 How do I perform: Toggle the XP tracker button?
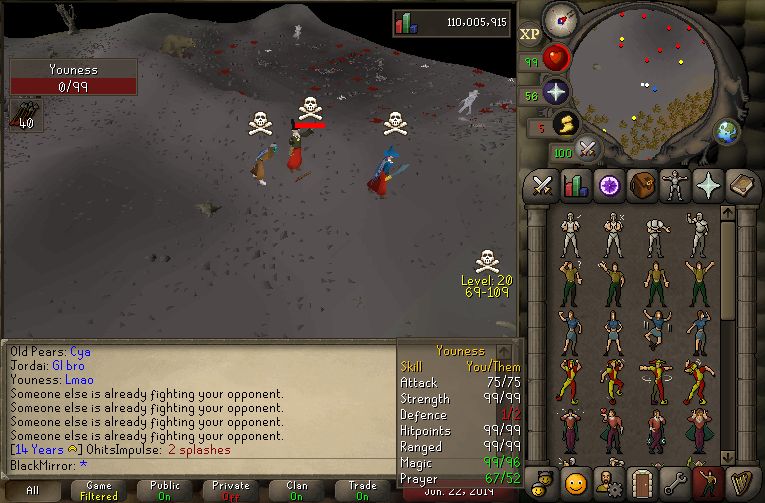click(x=530, y=33)
